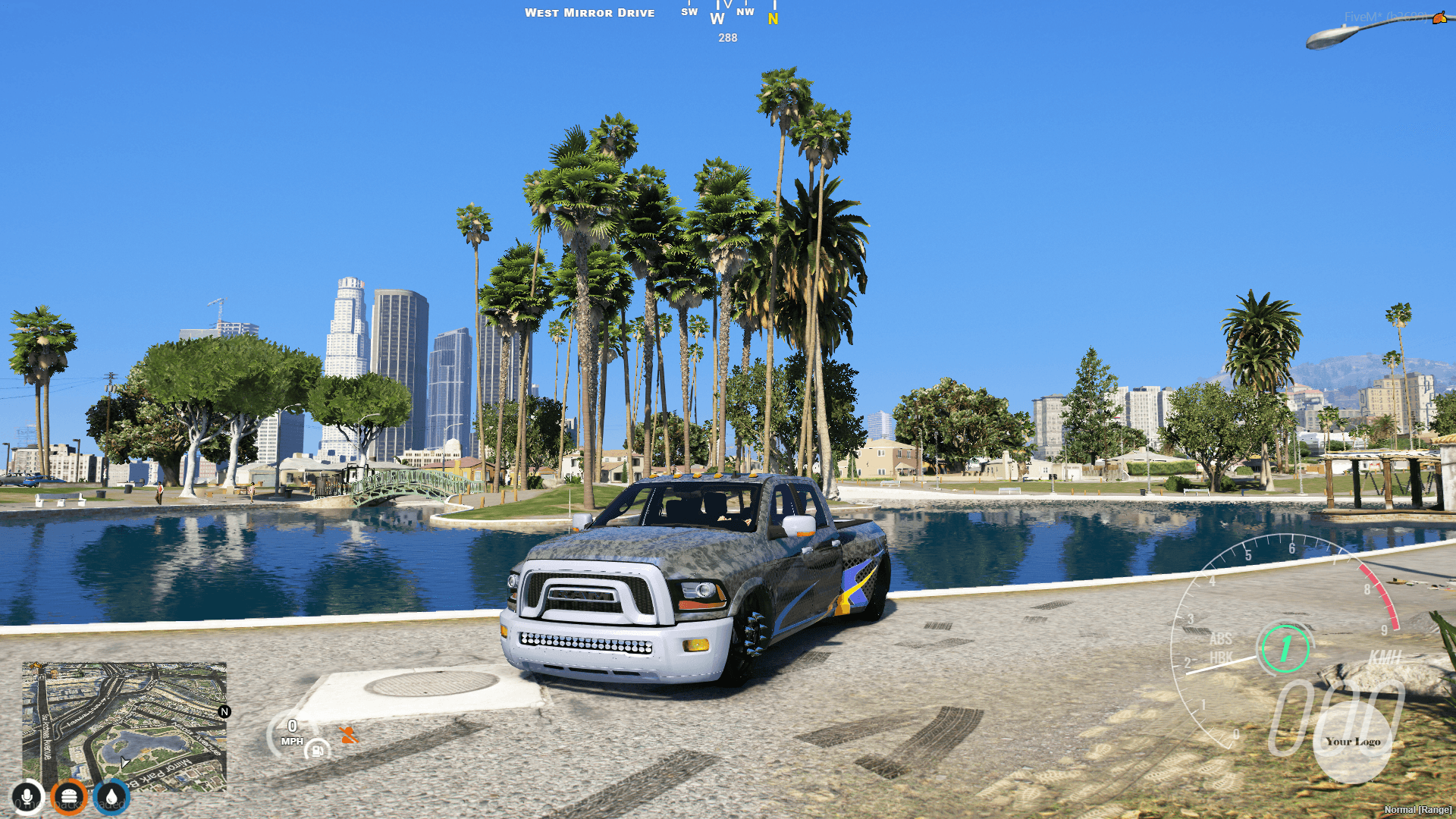Click the north badge on the minimap

coord(224,711)
